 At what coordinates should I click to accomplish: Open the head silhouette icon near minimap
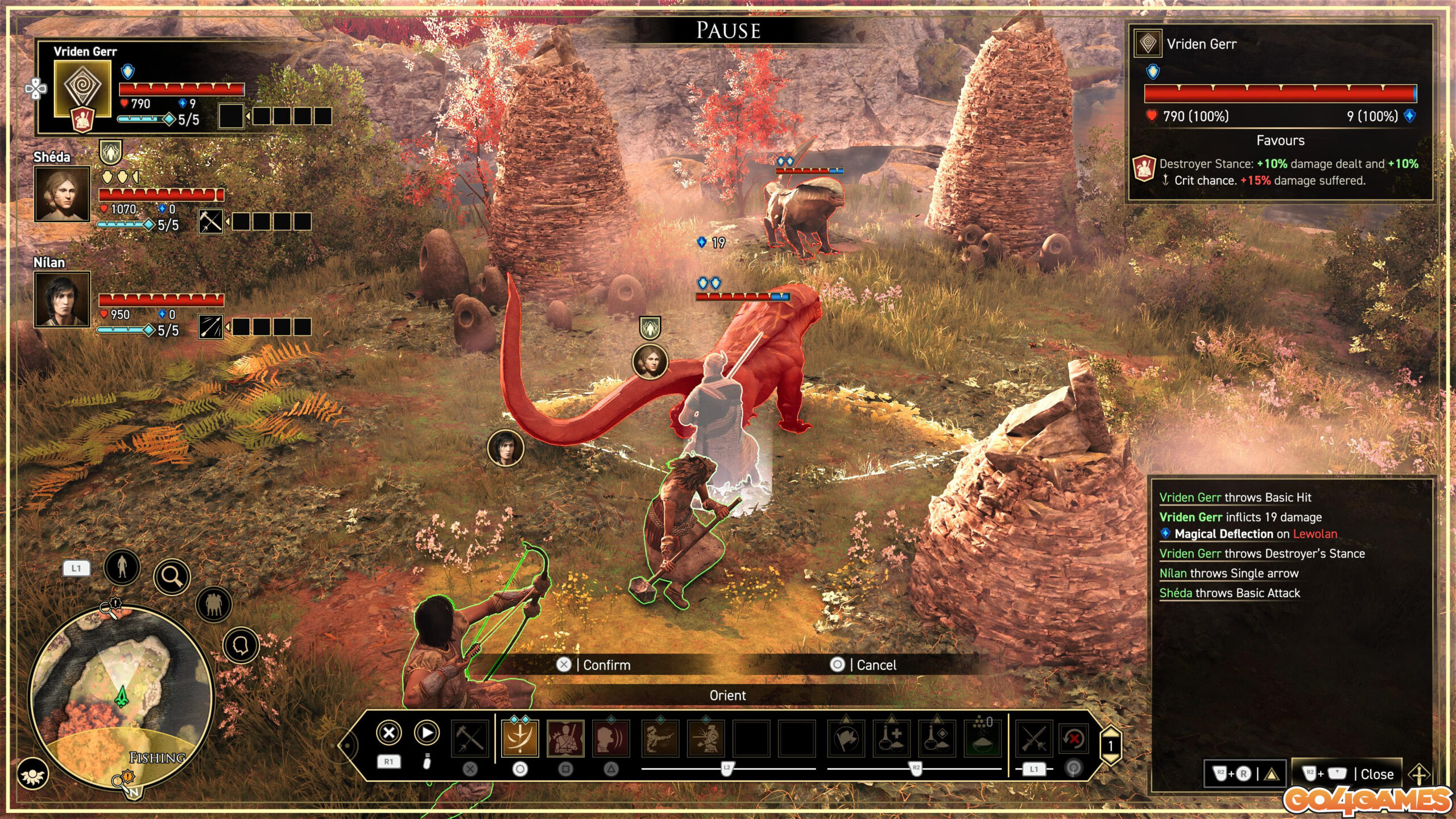pos(241,646)
